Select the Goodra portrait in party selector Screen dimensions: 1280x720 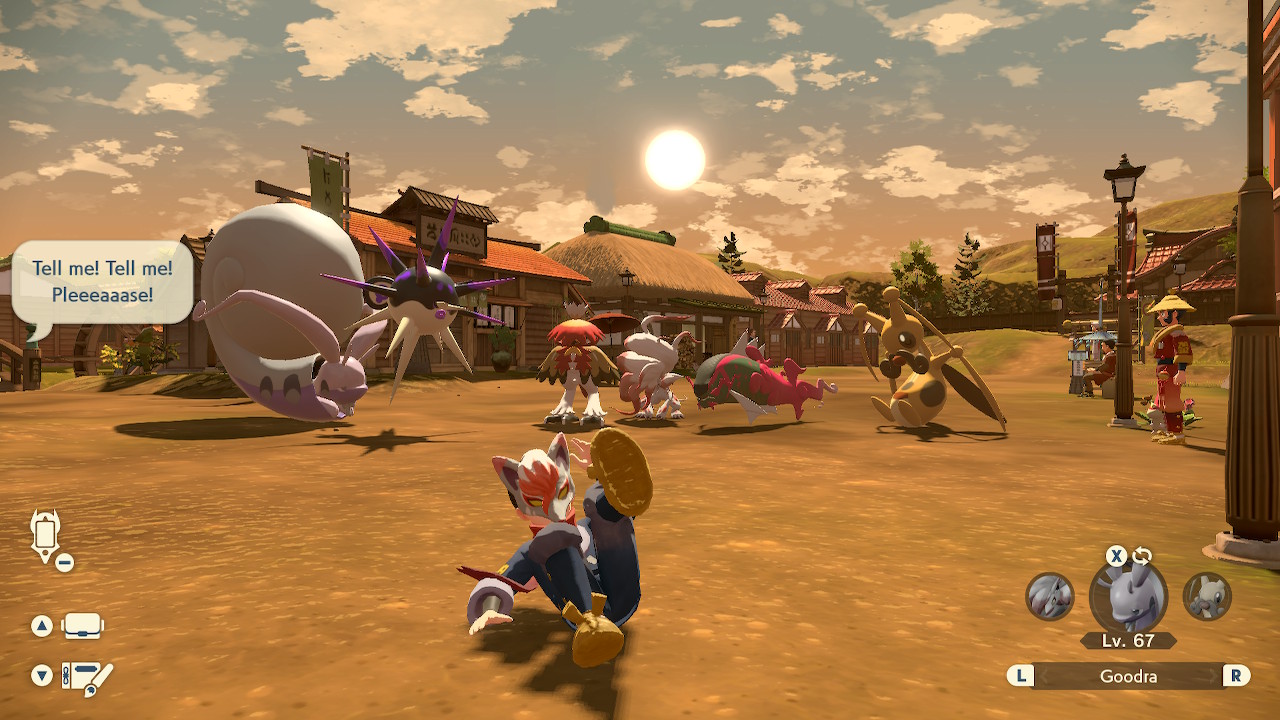[x=1128, y=597]
